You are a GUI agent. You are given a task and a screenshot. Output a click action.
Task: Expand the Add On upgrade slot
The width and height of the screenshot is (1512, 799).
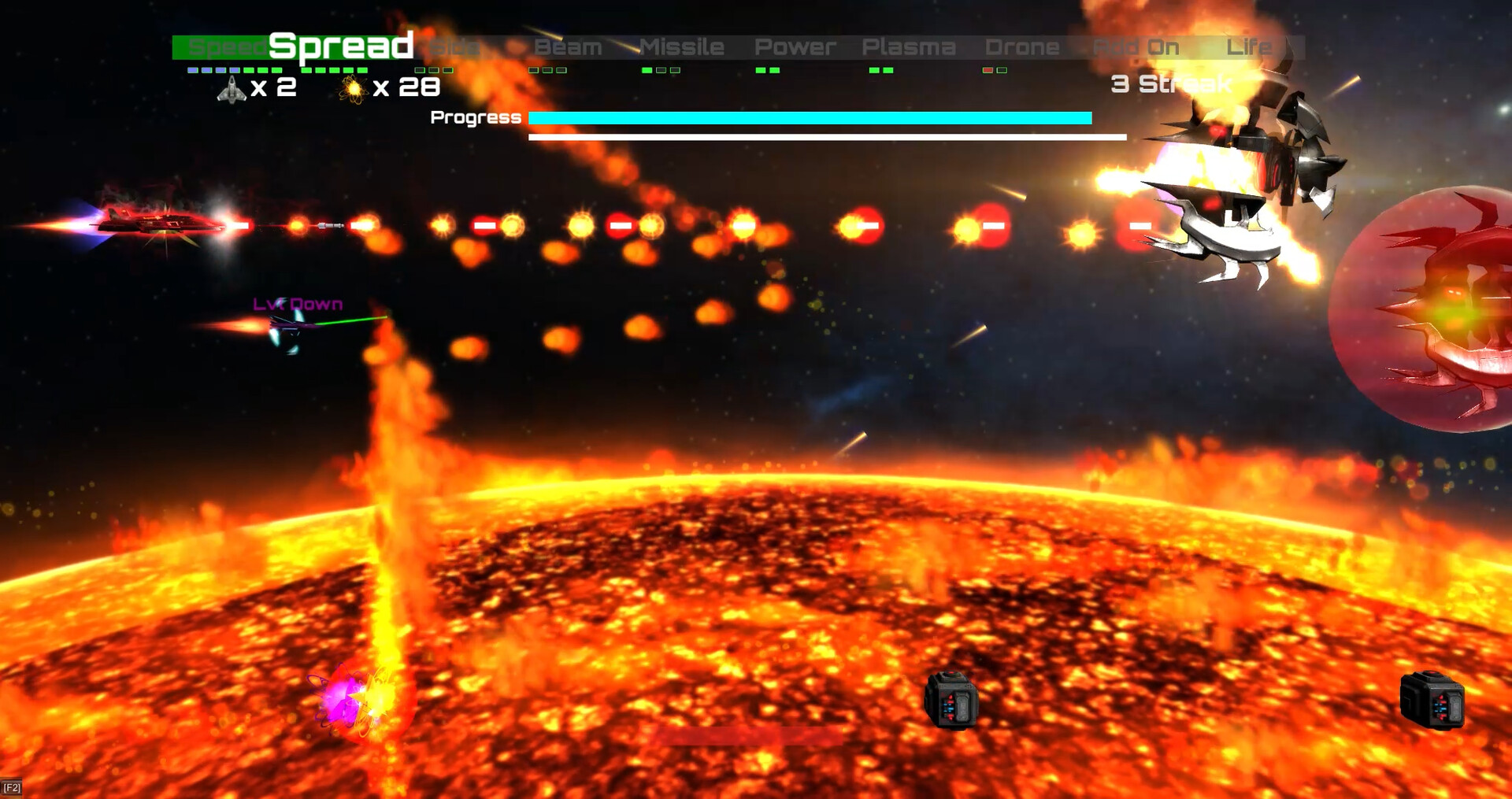tap(1136, 46)
